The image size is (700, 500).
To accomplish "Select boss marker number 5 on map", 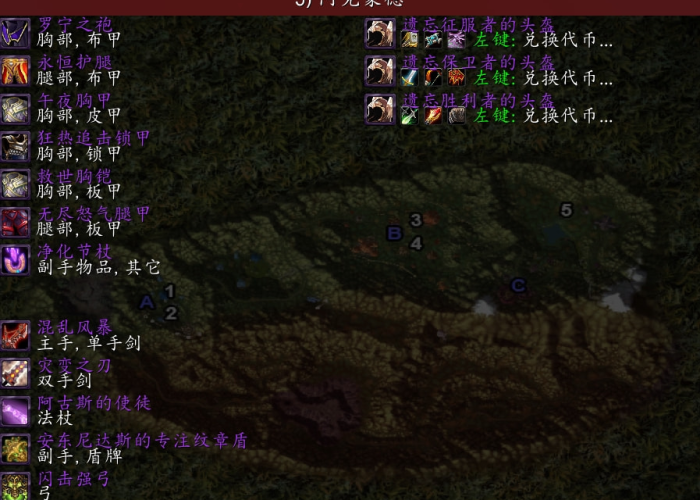I will pos(567,210).
